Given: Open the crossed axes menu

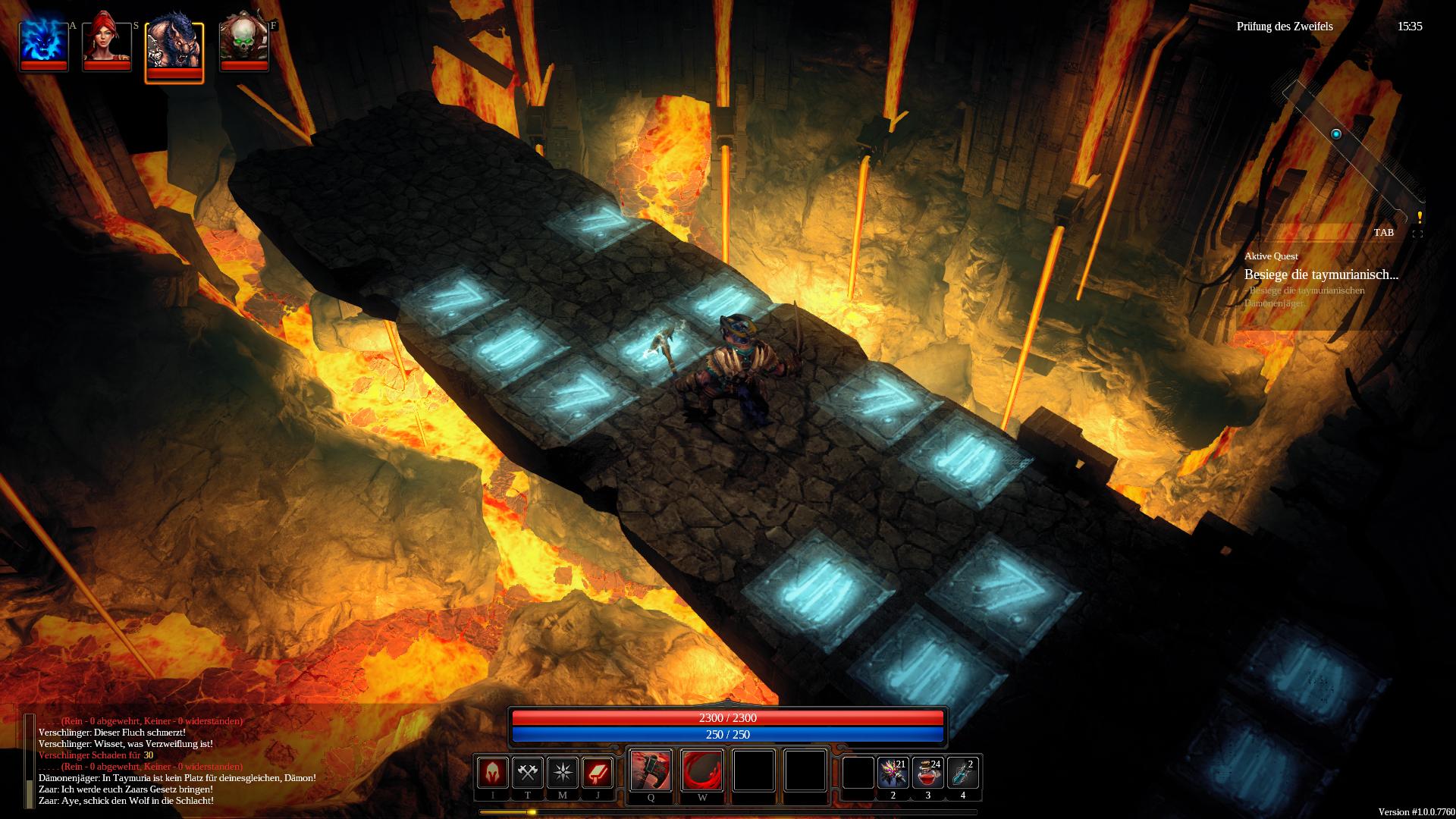Looking at the screenshot, I should 527,773.
